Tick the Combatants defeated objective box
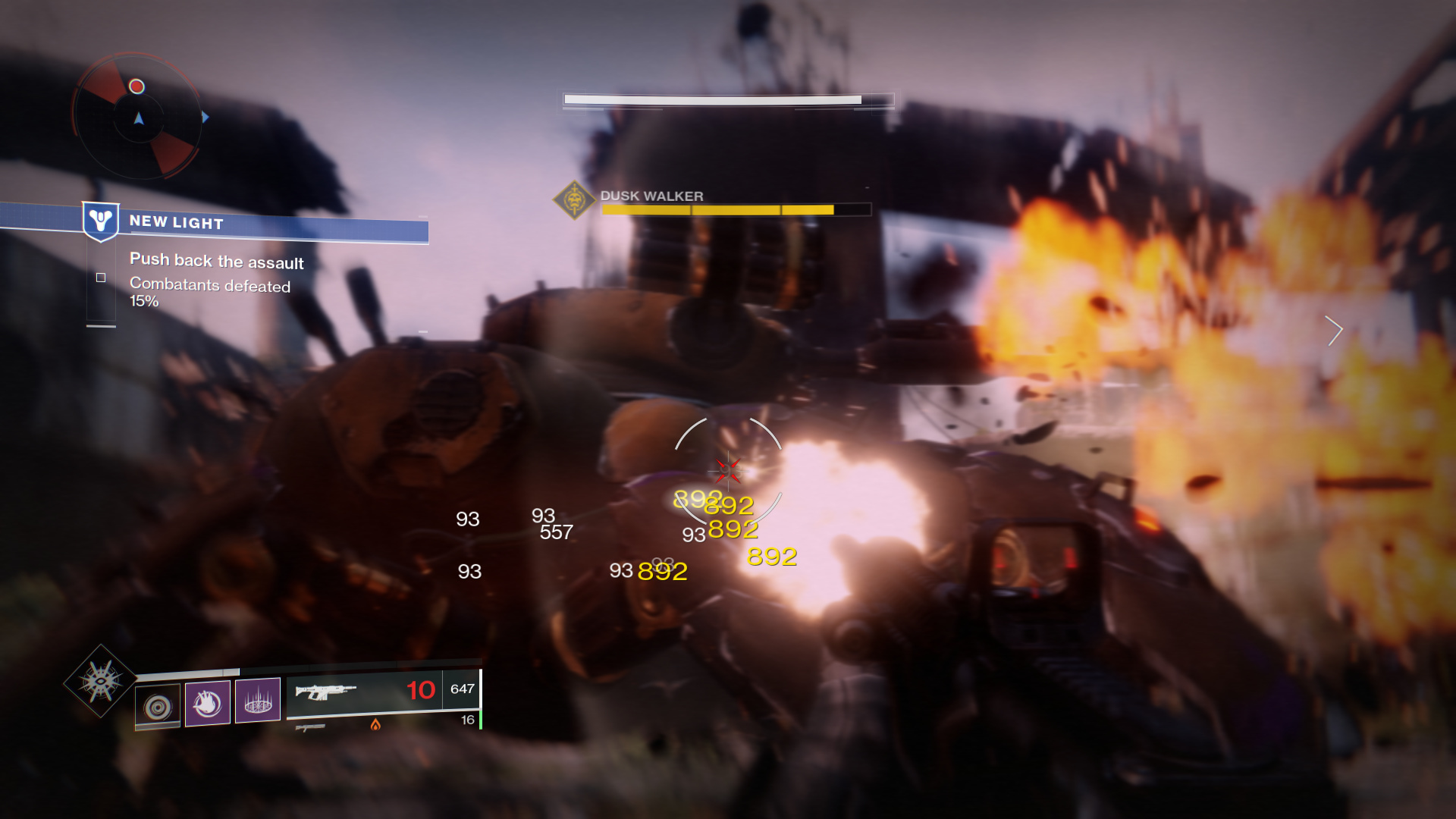Screen dimensions: 1456x819 coord(101,278)
